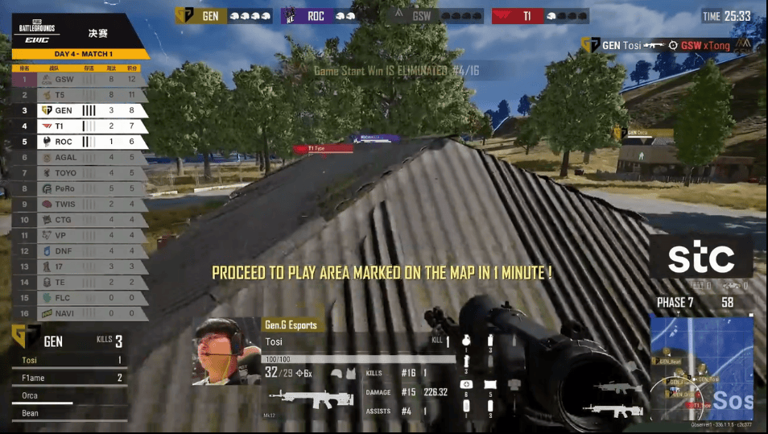This screenshot has width=768, height=434.
Task: Pick the AGAL team in the standings list
Action: coord(79,157)
